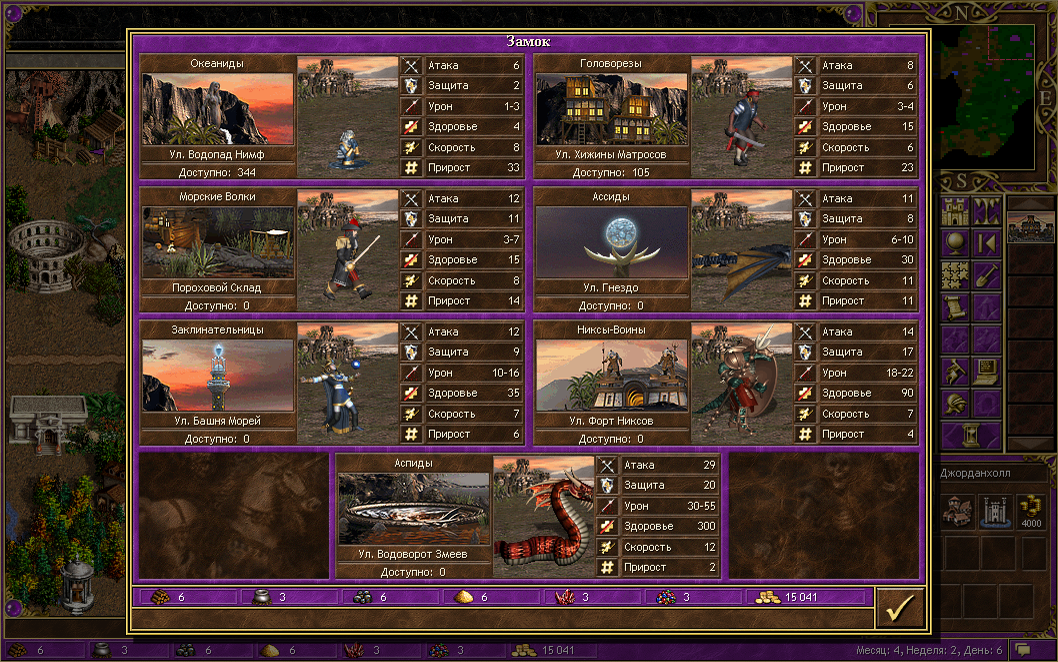Open the world globe view button
Viewport: 1058px width, 662px height.
957,243
